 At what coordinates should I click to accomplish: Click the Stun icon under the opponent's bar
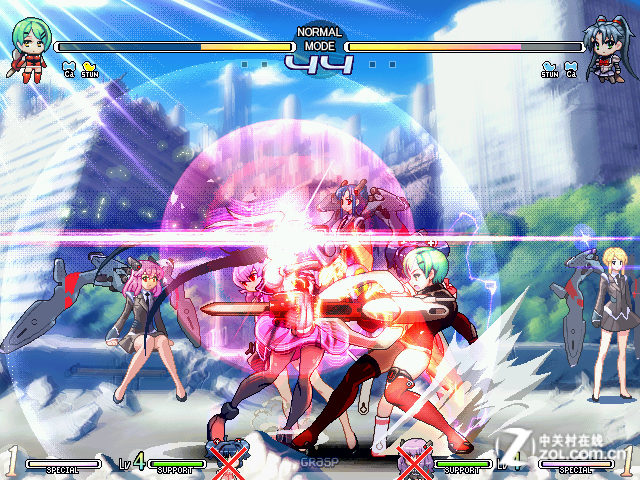click(550, 67)
